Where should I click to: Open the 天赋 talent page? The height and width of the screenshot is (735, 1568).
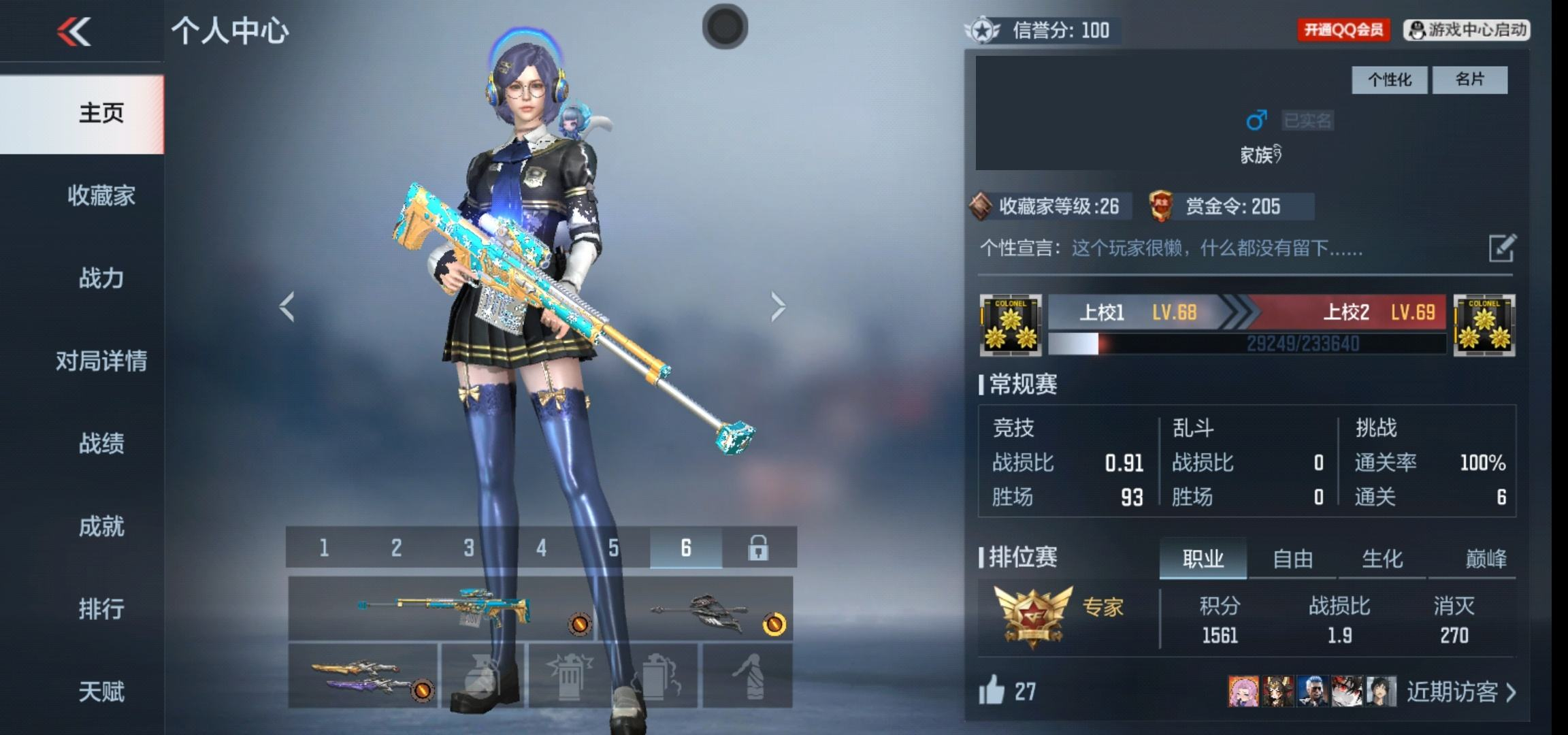pos(101,691)
